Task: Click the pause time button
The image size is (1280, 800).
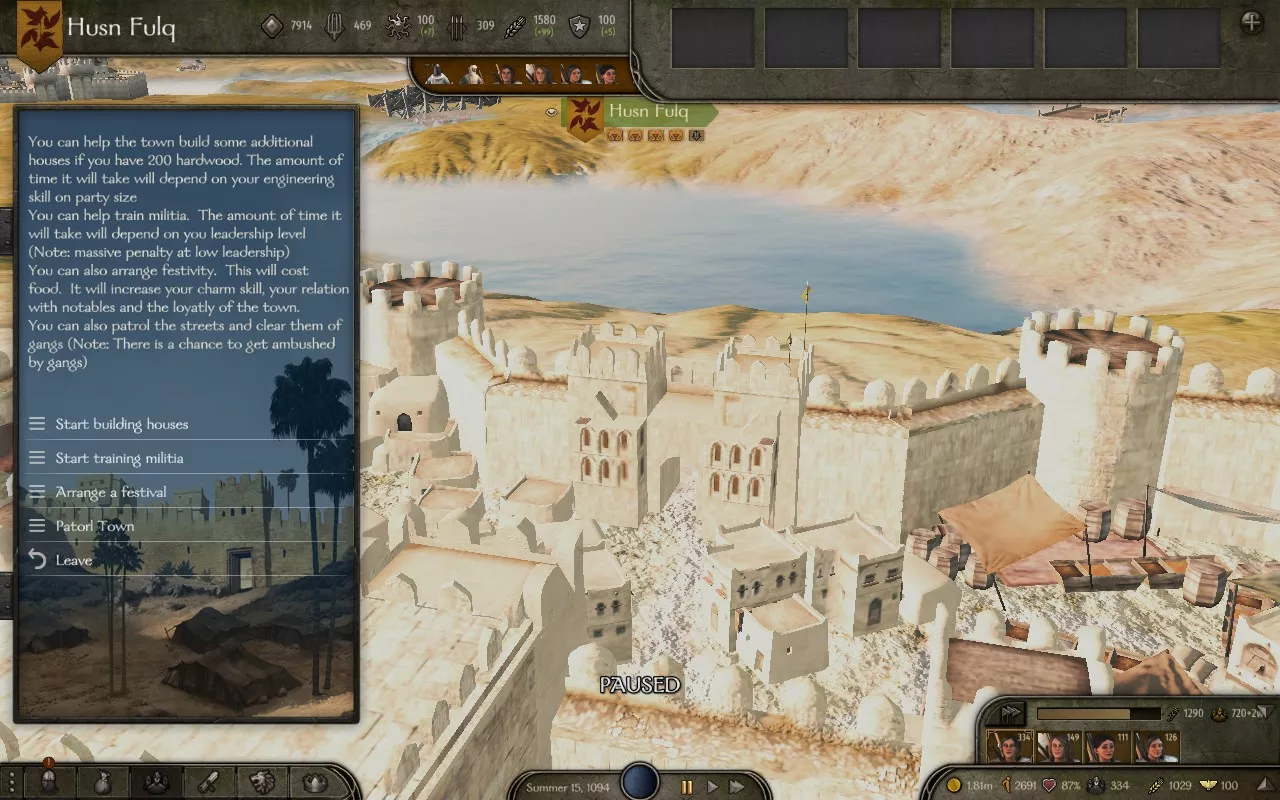Action: pyautogui.click(x=686, y=787)
